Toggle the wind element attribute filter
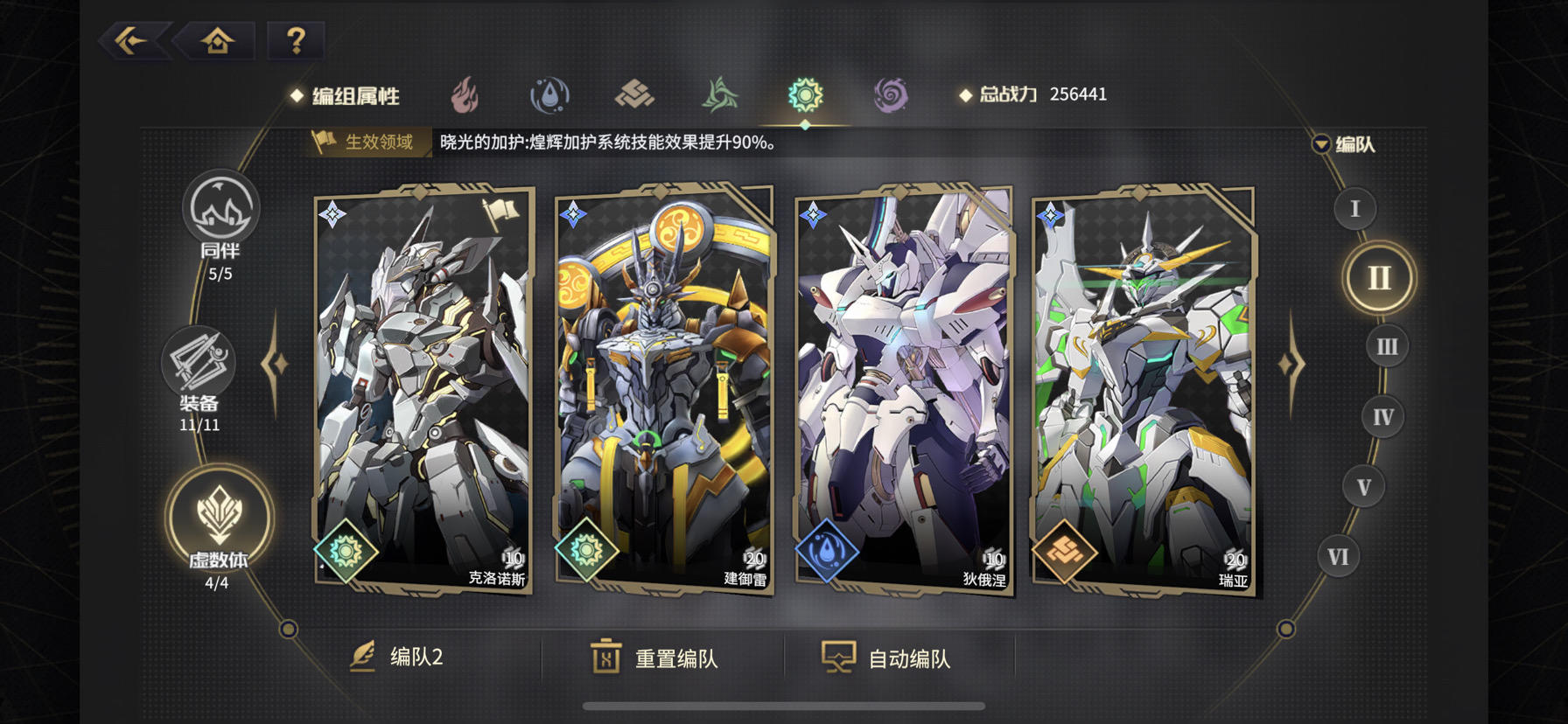Viewport: 1568px width, 724px height. (x=721, y=94)
